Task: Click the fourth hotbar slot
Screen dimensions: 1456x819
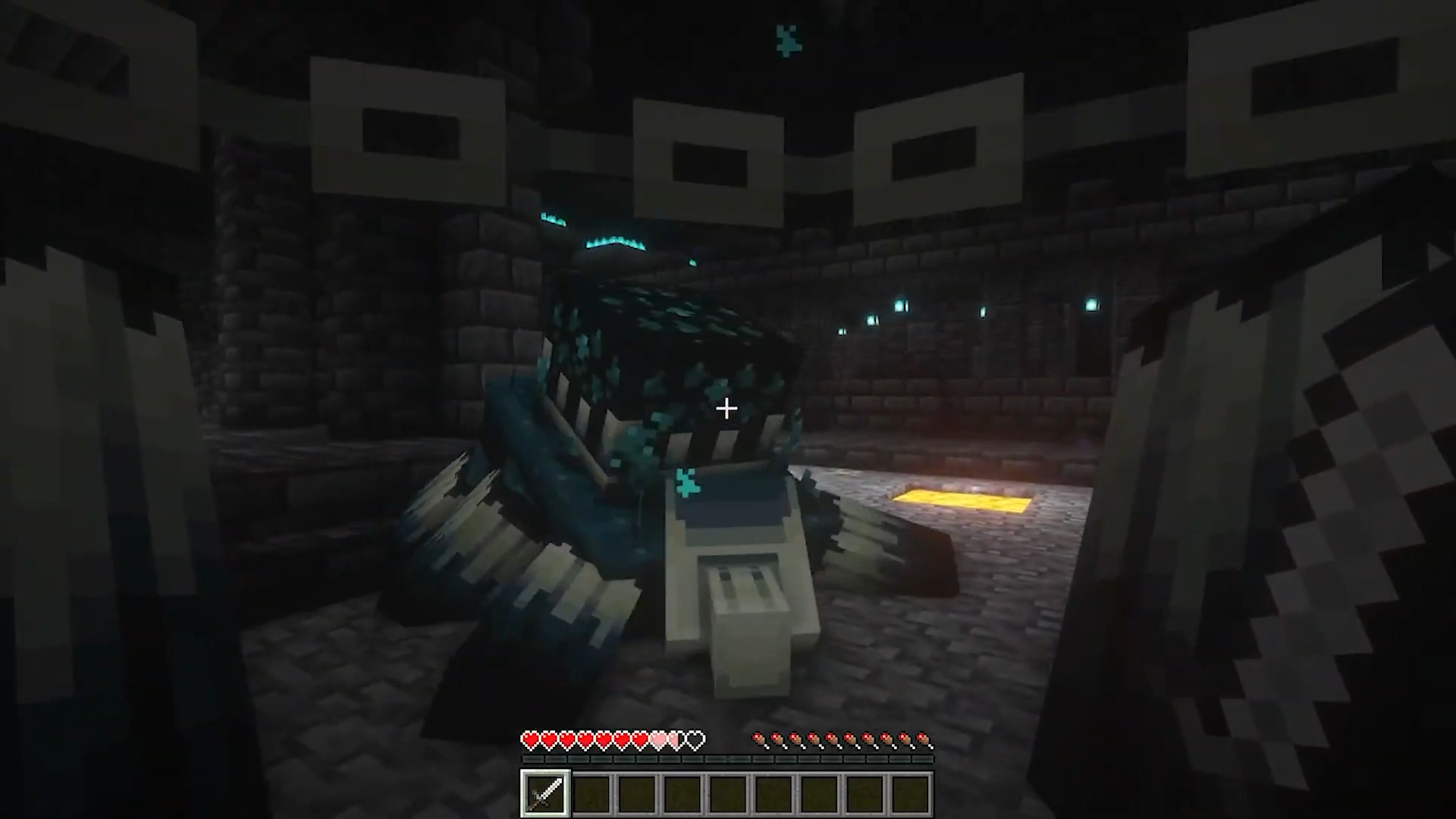Action: click(x=682, y=792)
